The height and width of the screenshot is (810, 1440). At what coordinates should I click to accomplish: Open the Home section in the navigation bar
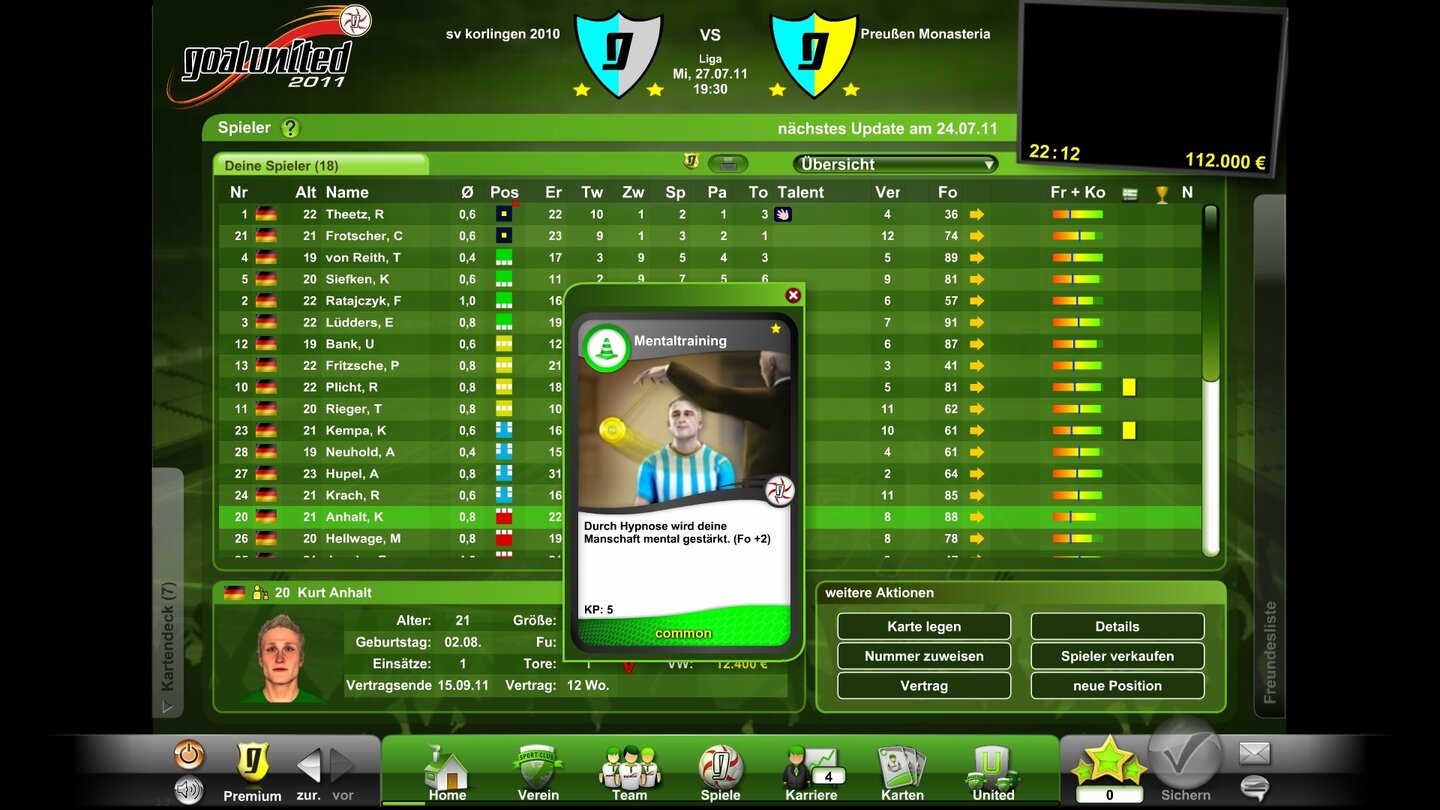(446, 770)
